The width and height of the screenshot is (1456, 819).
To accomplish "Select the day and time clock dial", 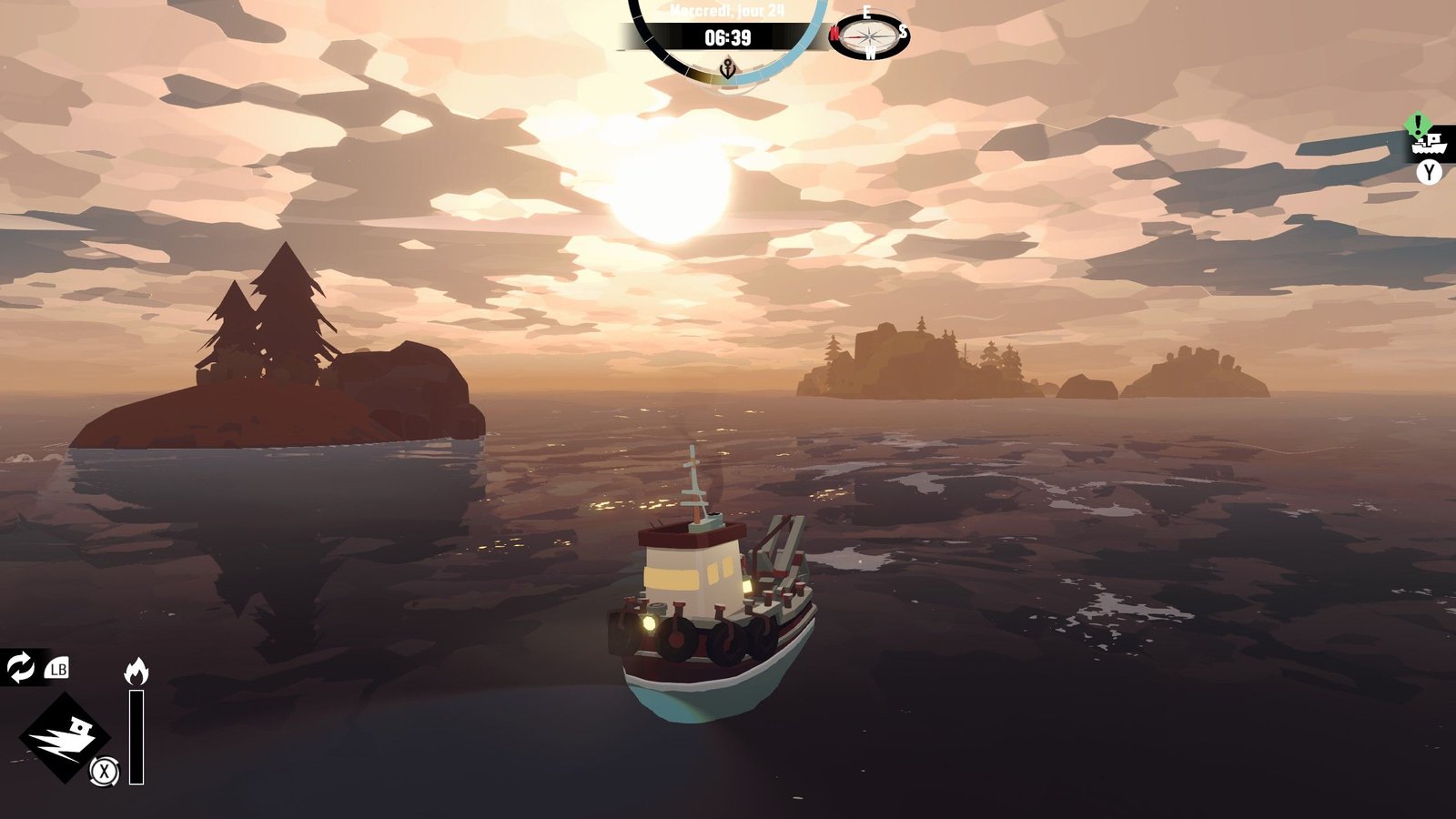I will pos(727,37).
